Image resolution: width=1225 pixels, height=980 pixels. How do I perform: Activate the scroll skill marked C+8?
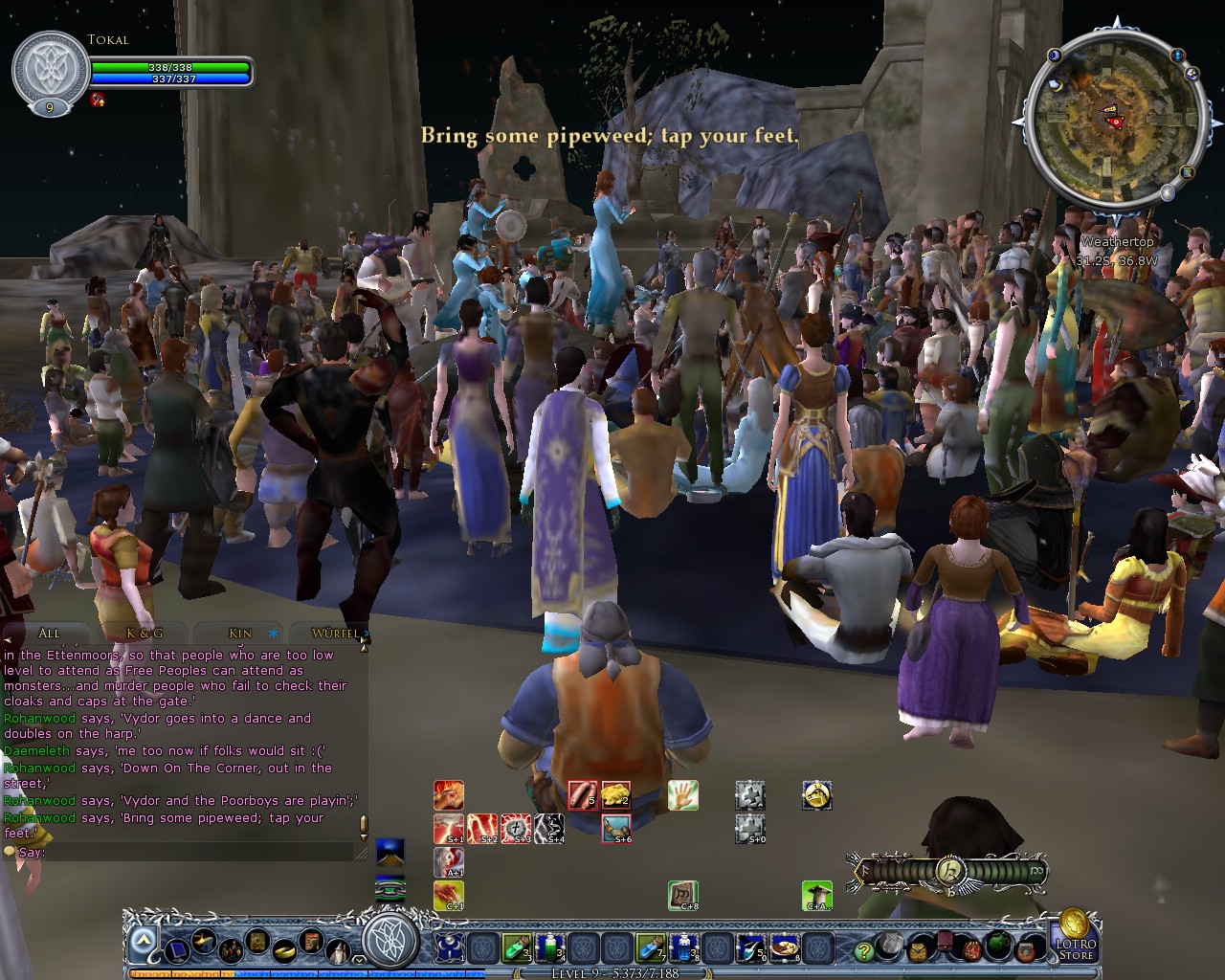pos(681,895)
